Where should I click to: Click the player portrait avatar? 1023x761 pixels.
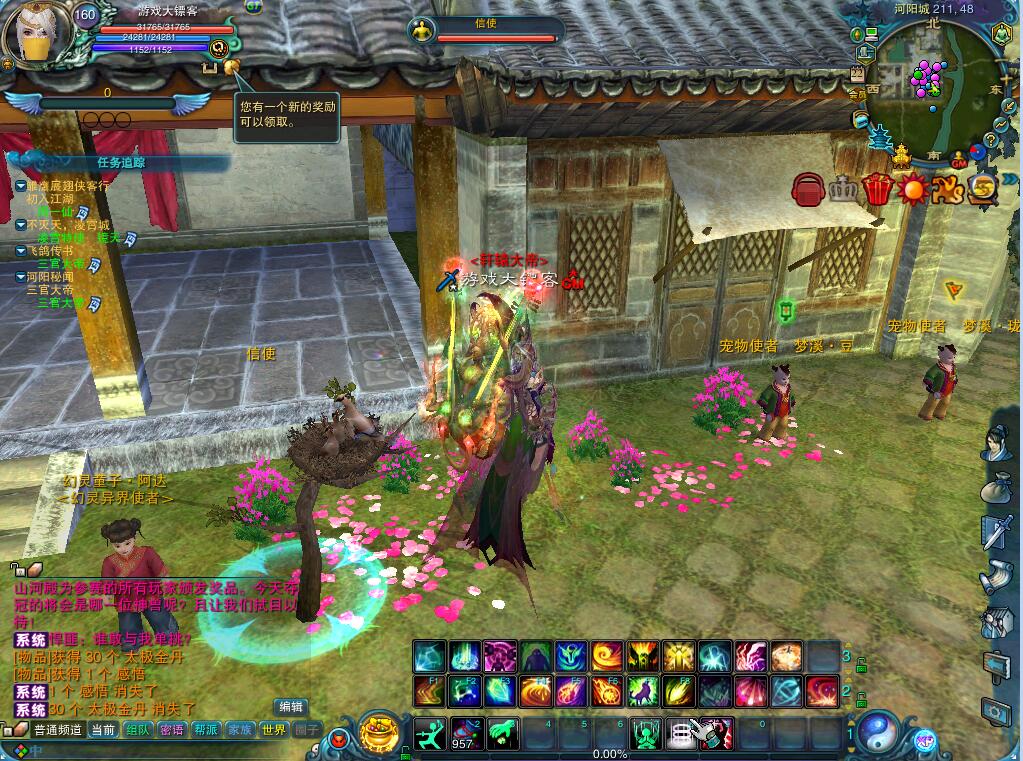pos(35,33)
